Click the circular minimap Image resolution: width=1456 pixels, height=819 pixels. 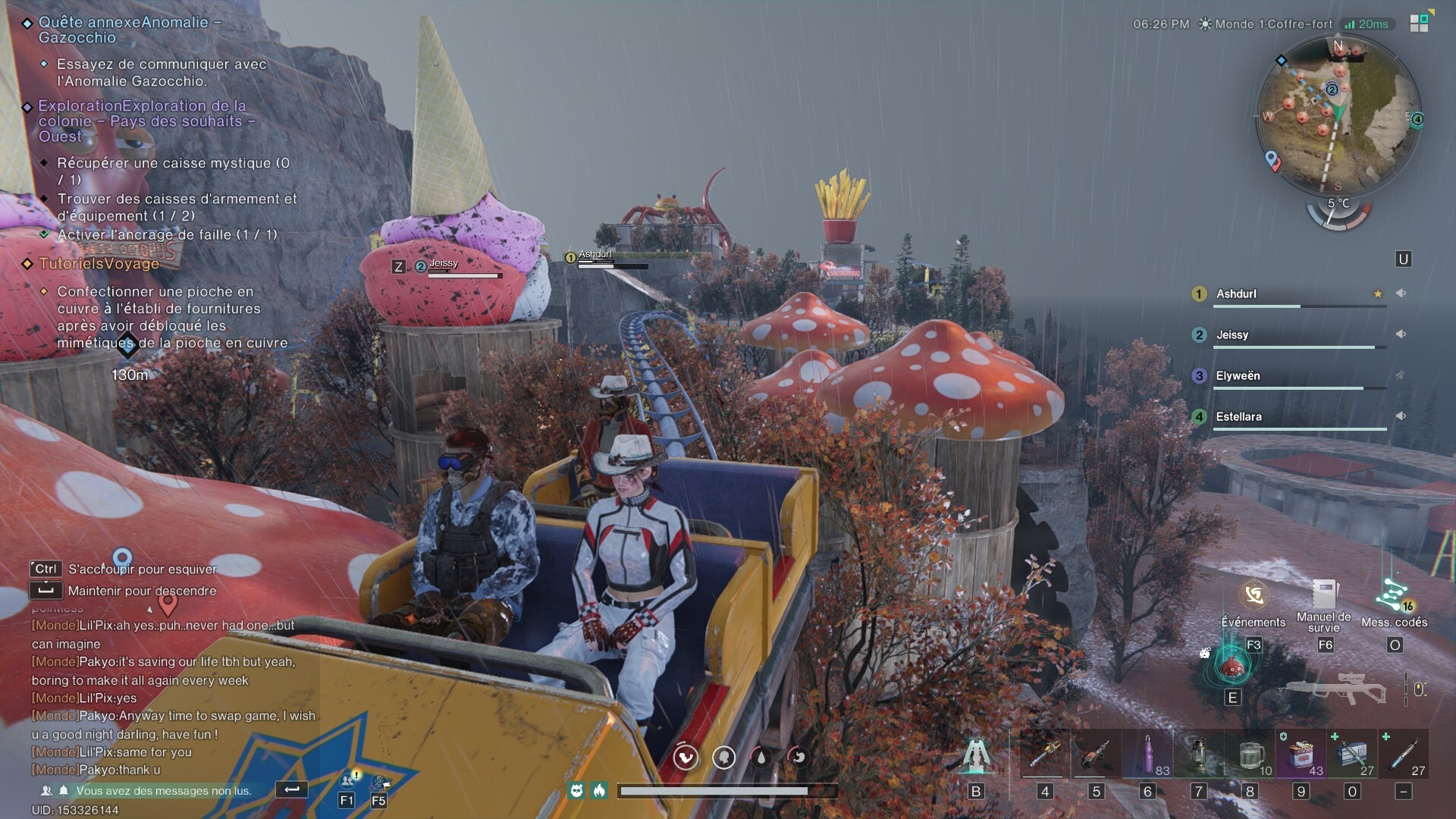(x=1338, y=114)
